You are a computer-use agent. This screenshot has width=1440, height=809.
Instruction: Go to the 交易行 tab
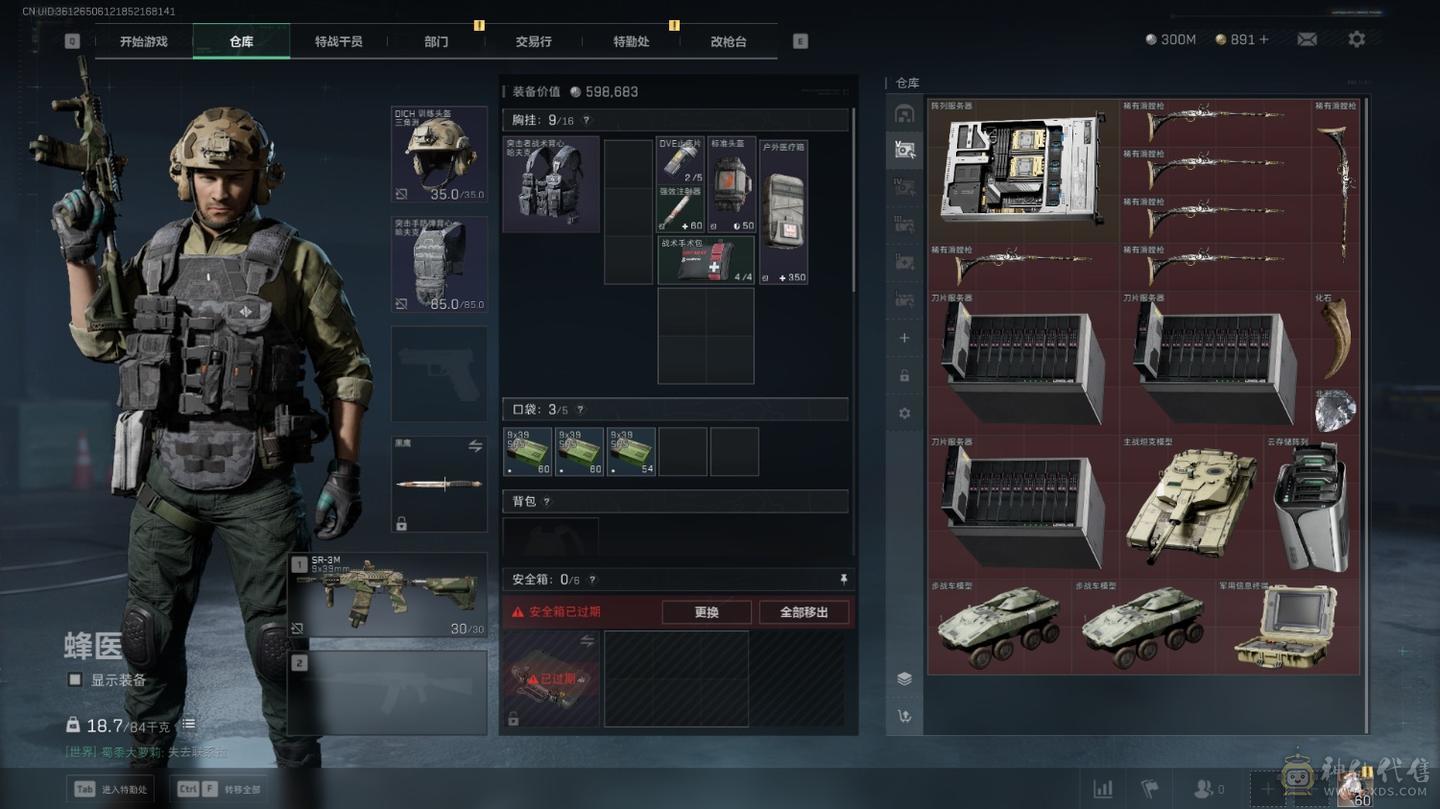pyautogui.click(x=533, y=42)
